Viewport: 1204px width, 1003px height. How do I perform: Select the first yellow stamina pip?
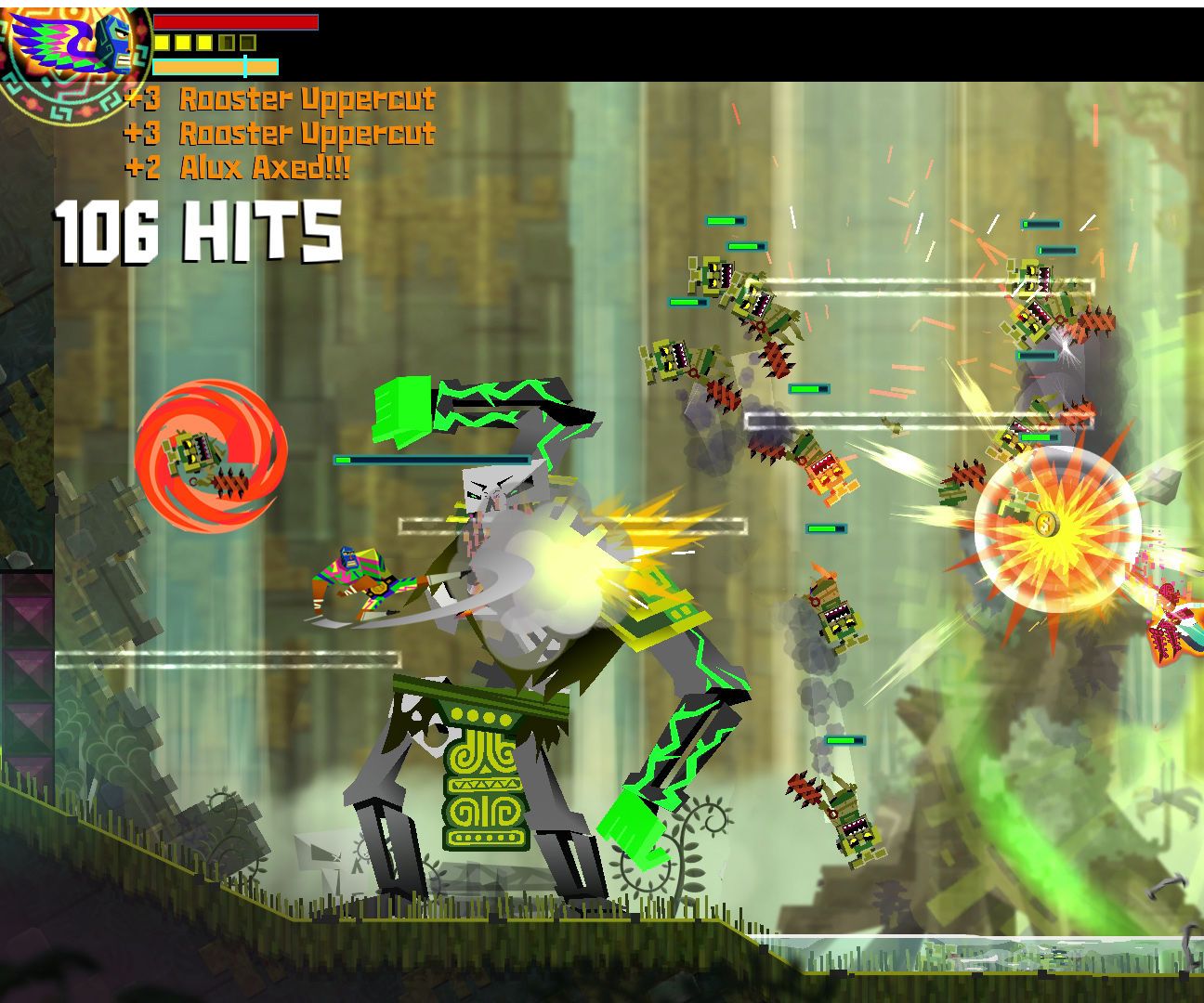point(162,43)
